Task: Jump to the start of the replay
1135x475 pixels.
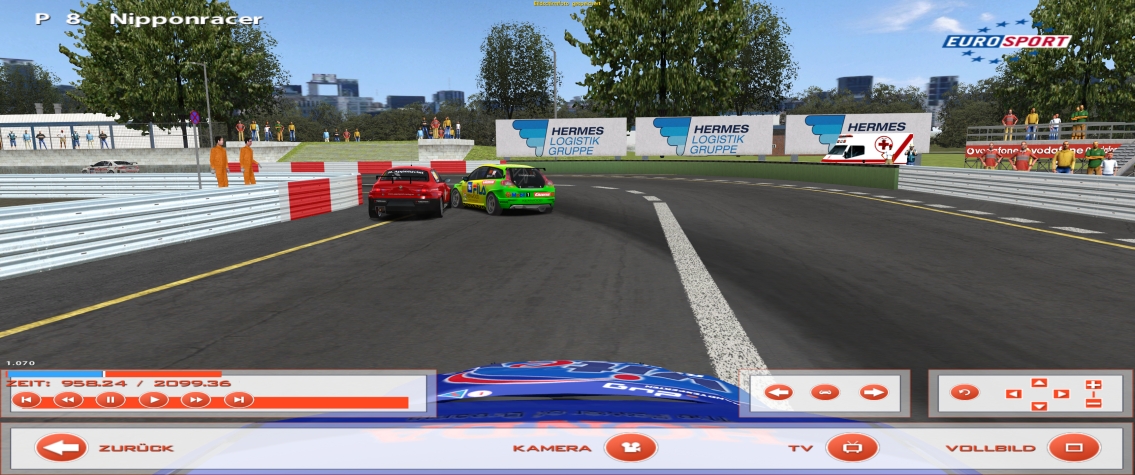Action: coord(26,399)
